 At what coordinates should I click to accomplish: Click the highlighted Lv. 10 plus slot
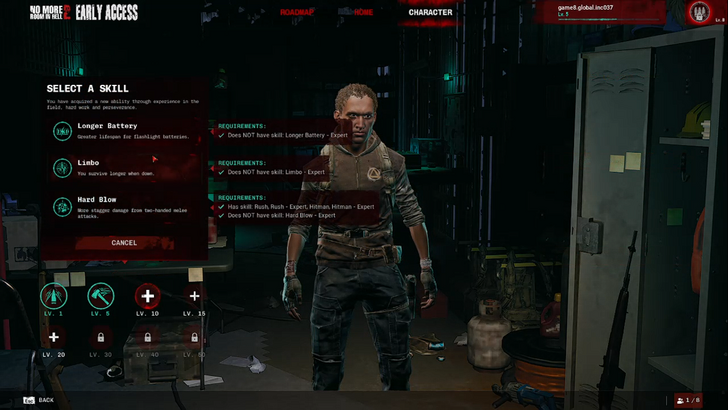[x=148, y=296]
